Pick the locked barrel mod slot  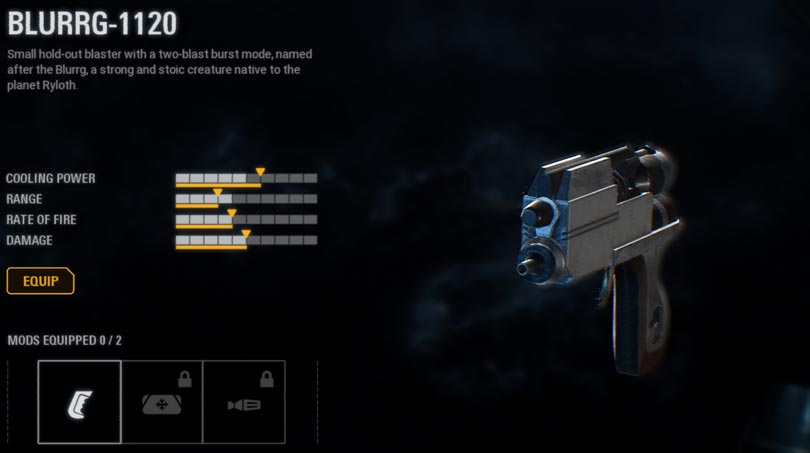(244, 403)
